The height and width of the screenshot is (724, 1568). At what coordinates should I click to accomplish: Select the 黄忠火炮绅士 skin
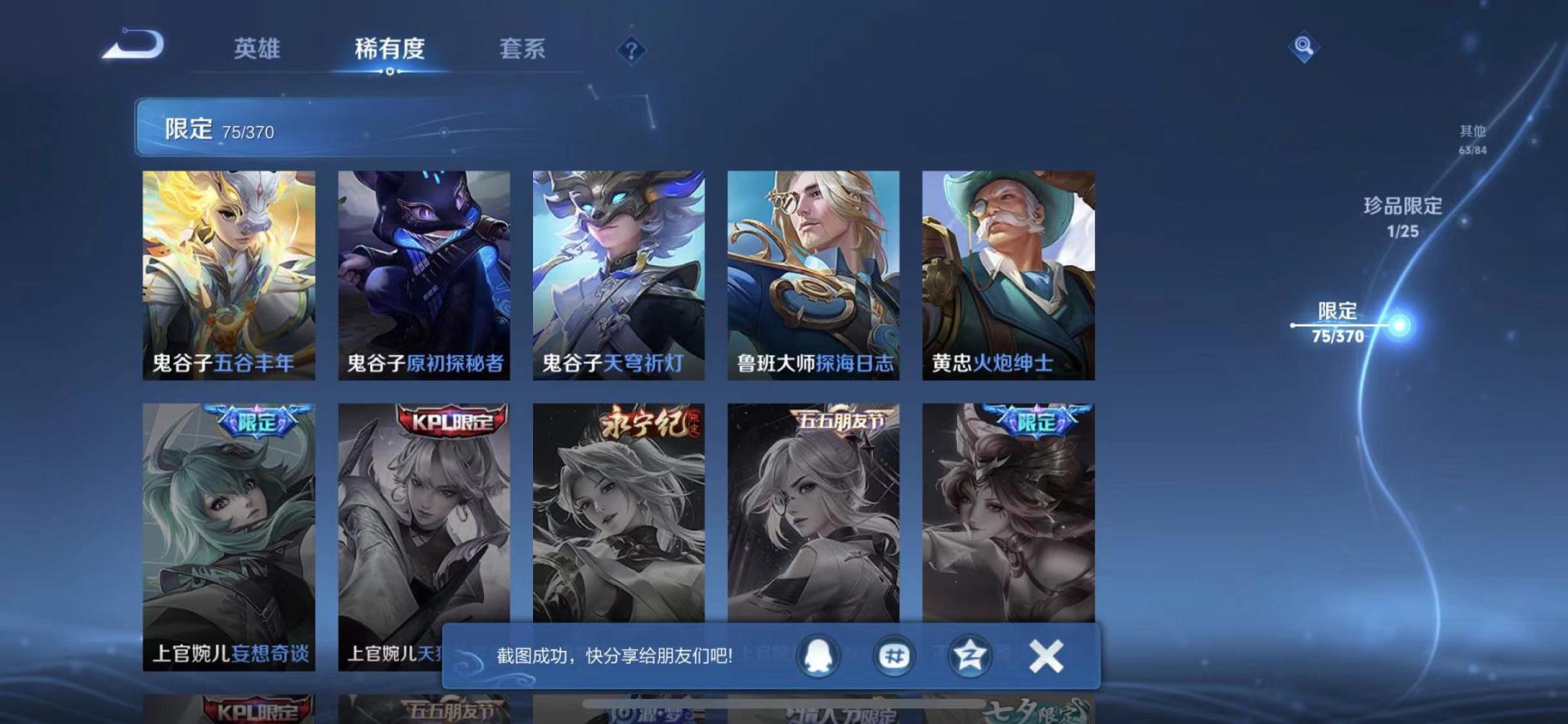[x=1008, y=275]
